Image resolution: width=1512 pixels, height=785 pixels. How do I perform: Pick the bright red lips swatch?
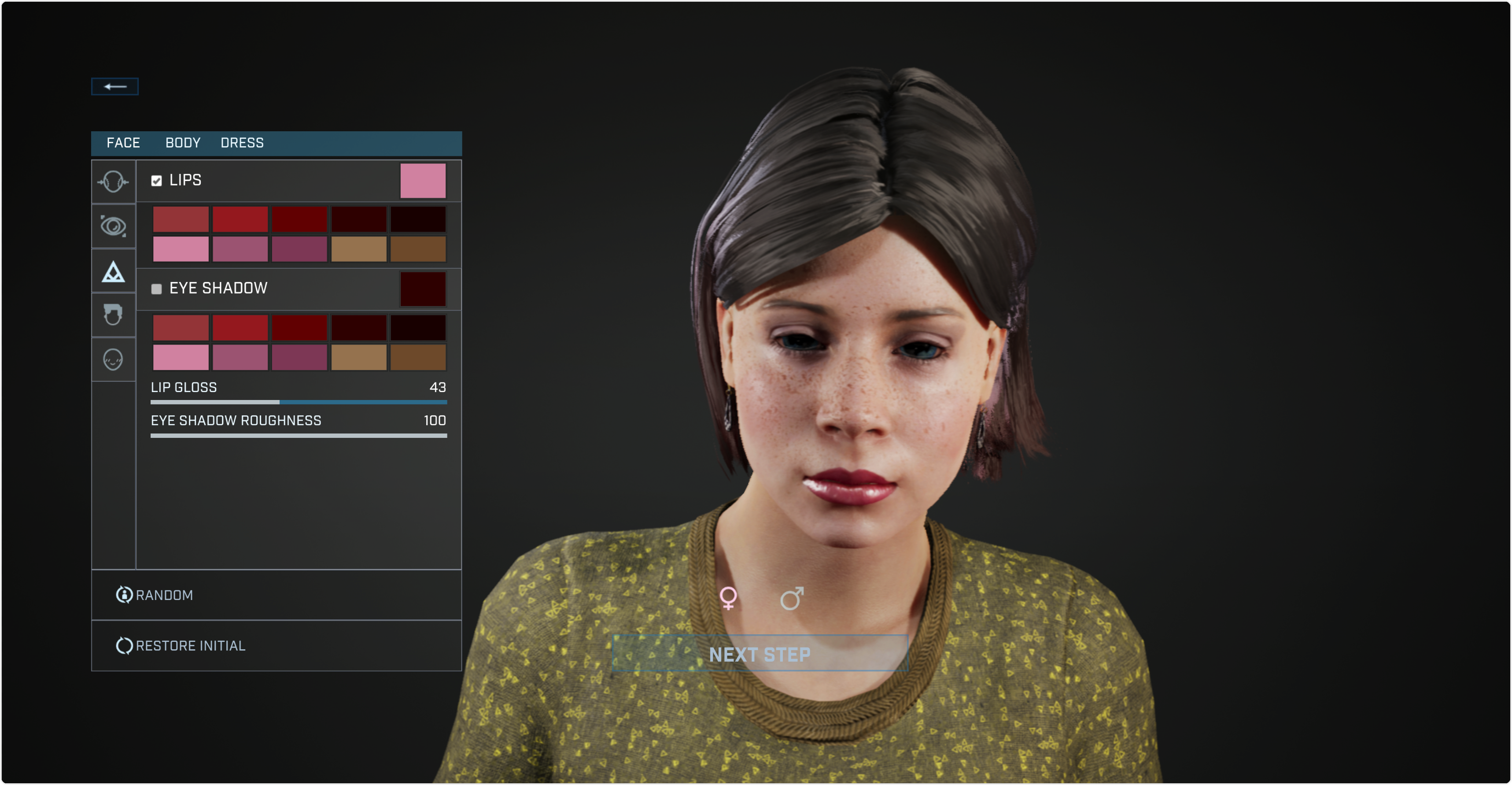240,219
